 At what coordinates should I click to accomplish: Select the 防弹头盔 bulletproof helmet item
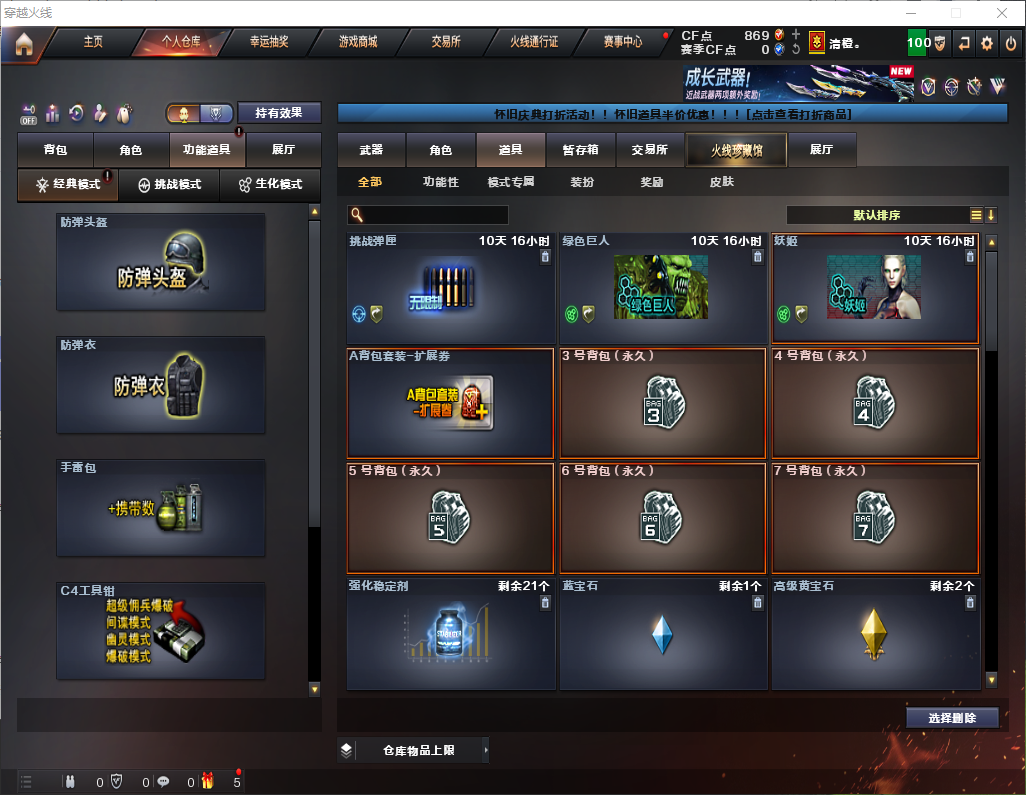161,262
